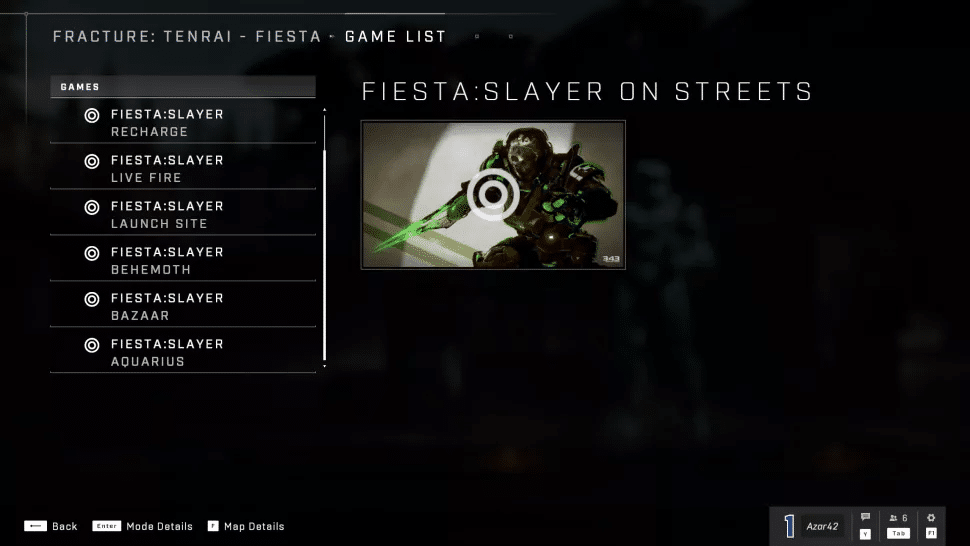Go back with the Back button

(51, 526)
